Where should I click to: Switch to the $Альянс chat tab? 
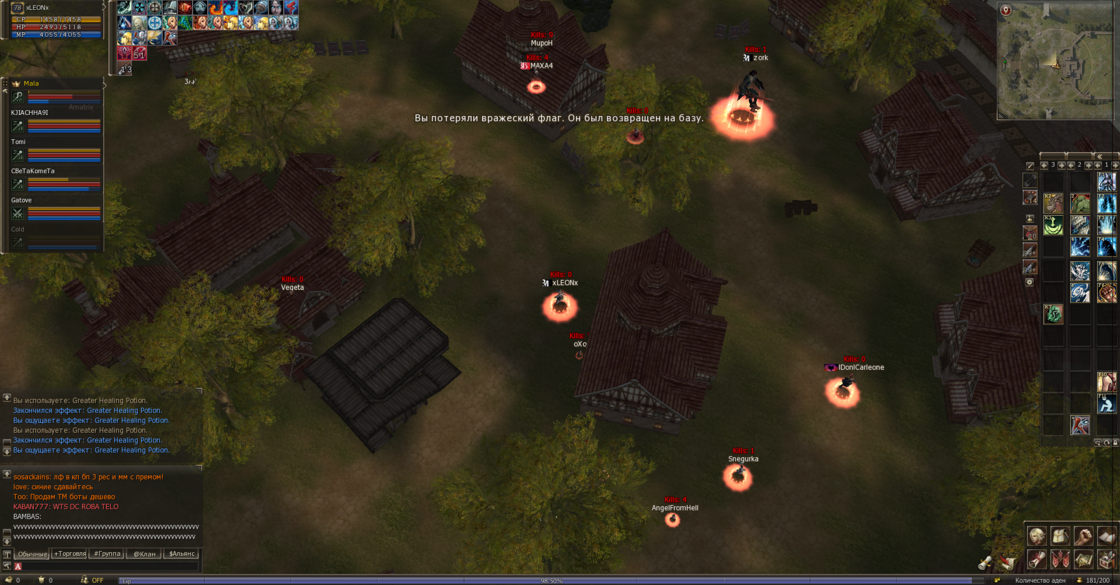(x=181, y=553)
